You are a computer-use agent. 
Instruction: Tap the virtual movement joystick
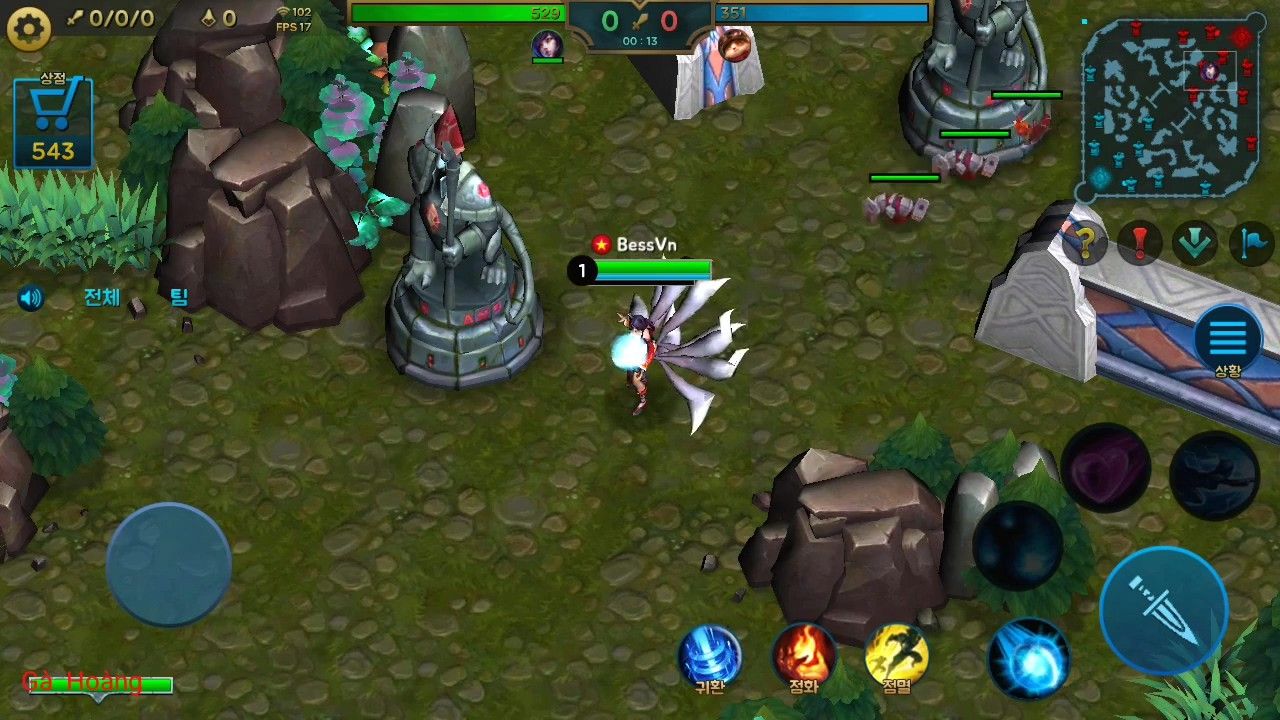coord(169,565)
